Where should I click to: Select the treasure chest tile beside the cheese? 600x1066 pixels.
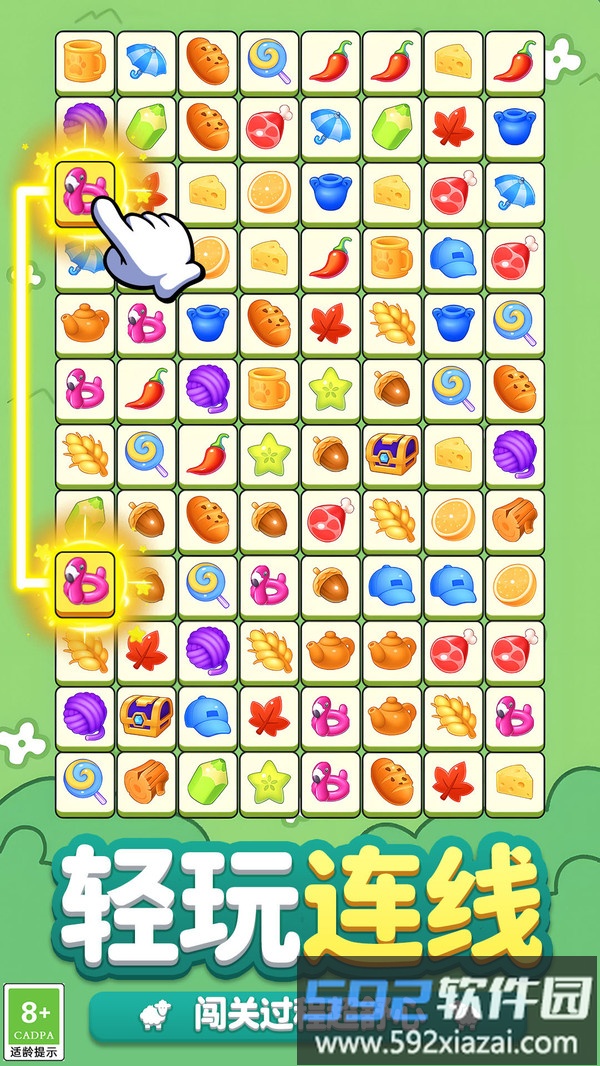tap(392, 453)
